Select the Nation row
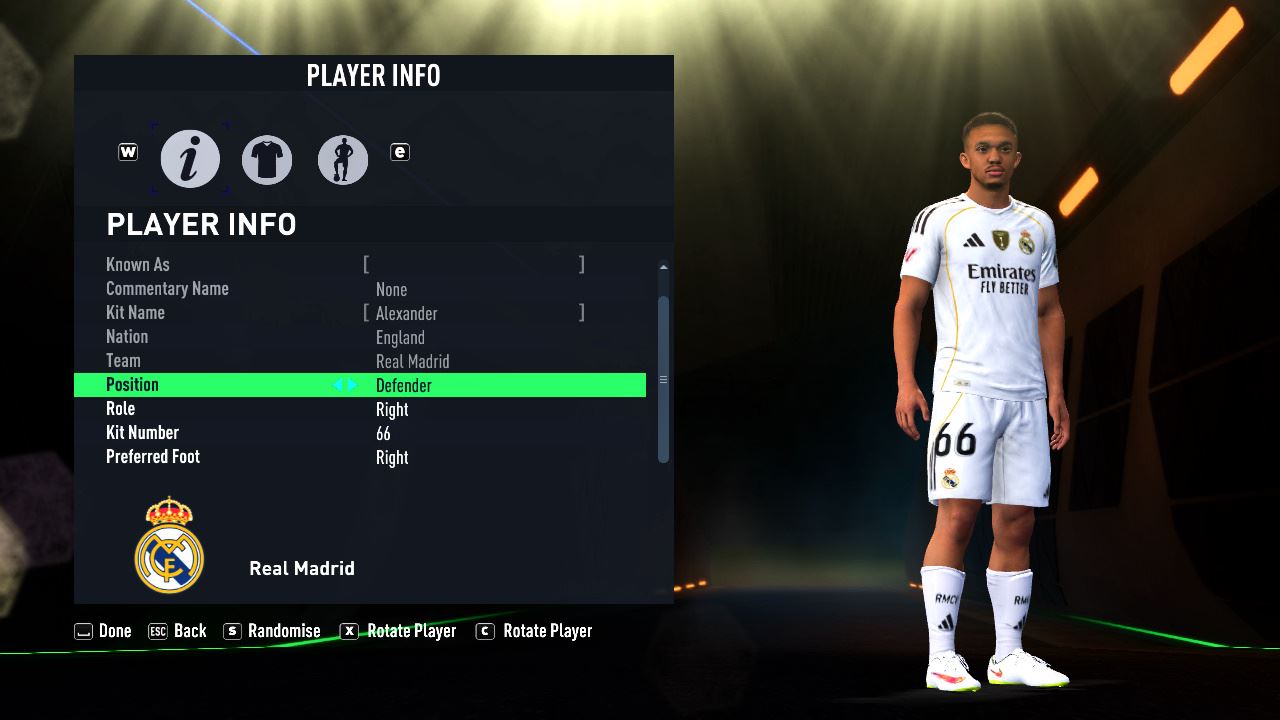 tap(360, 337)
